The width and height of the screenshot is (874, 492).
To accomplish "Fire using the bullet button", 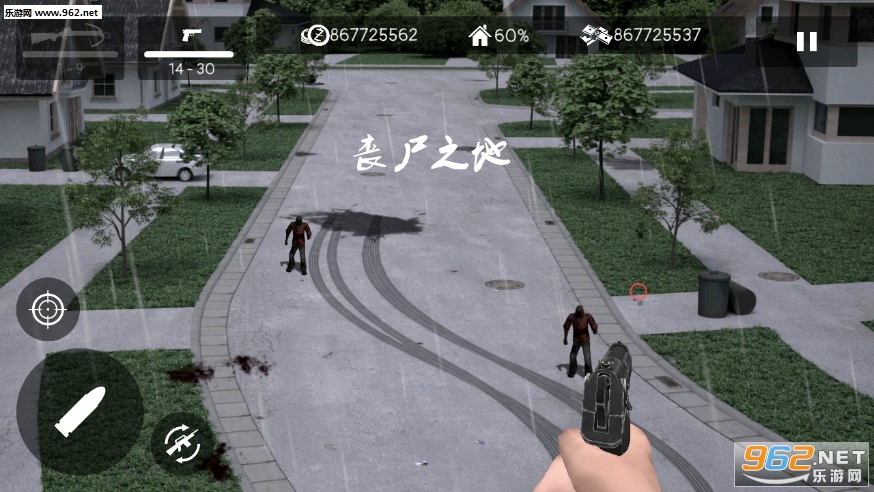I will tap(79, 411).
